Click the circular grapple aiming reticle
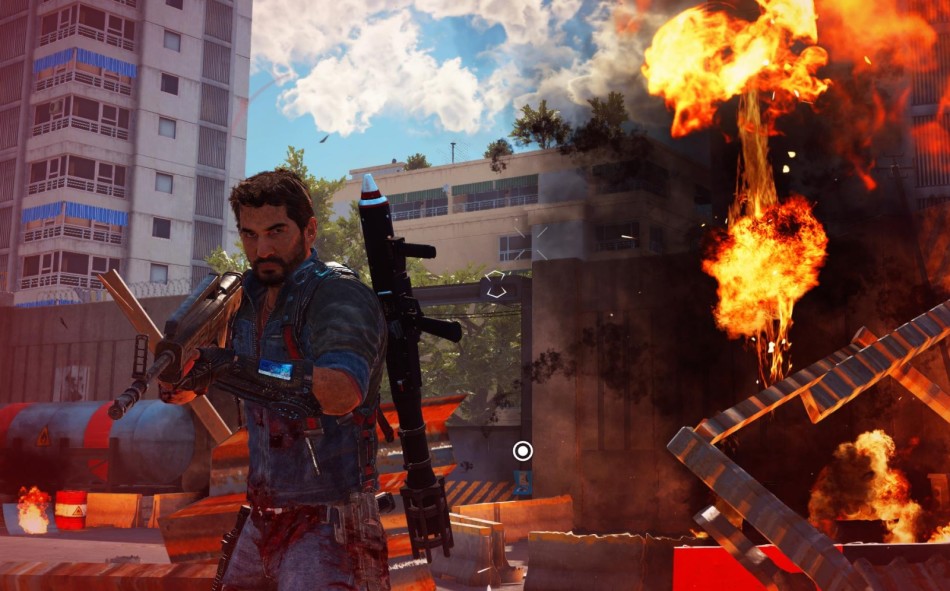 (x=522, y=451)
